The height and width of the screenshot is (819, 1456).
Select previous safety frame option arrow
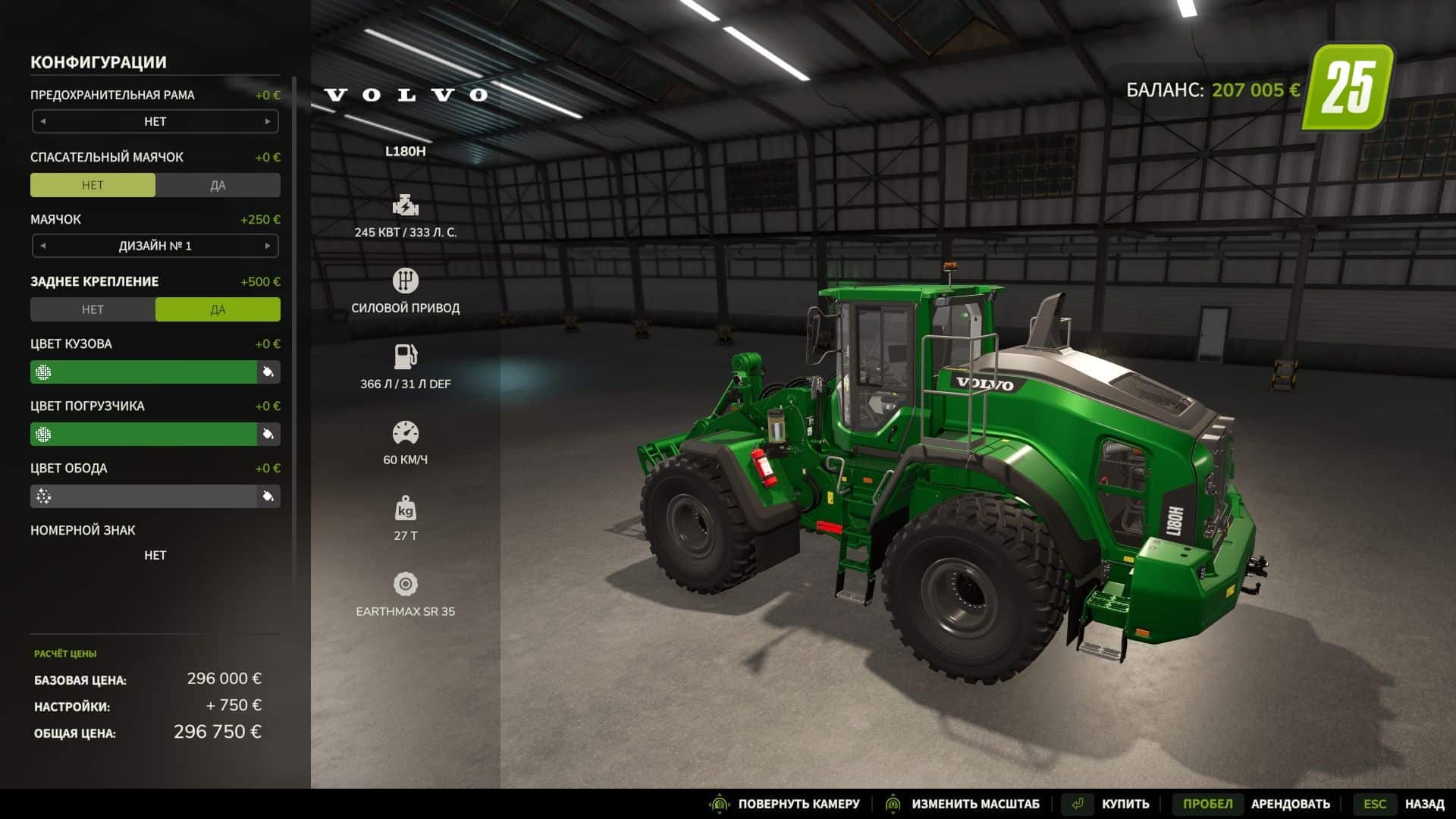[x=43, y=121]
